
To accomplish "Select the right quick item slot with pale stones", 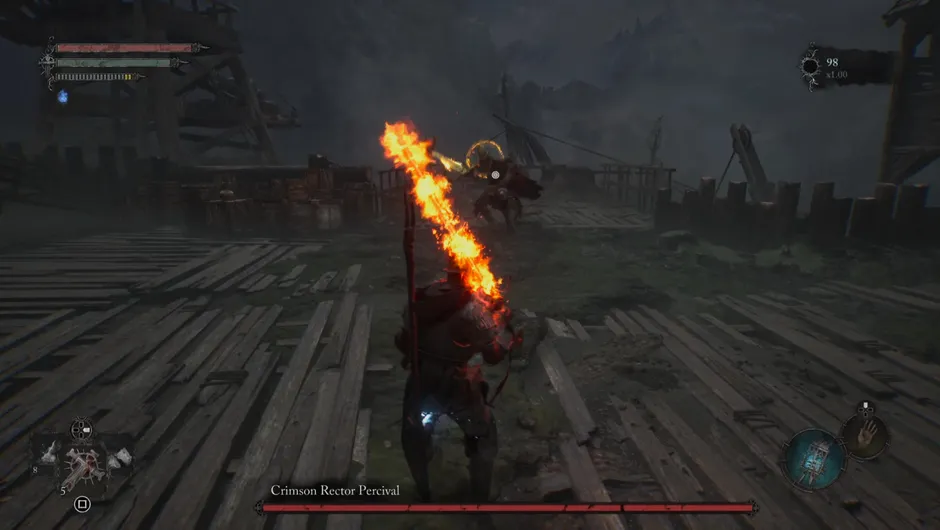I will click(119, 457).
